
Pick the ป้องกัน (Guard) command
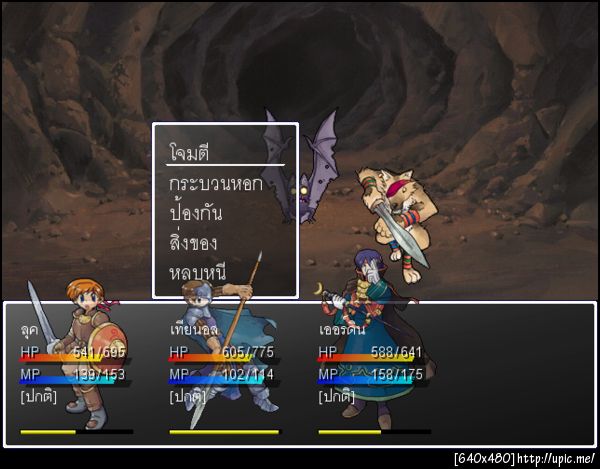[196, 213]
